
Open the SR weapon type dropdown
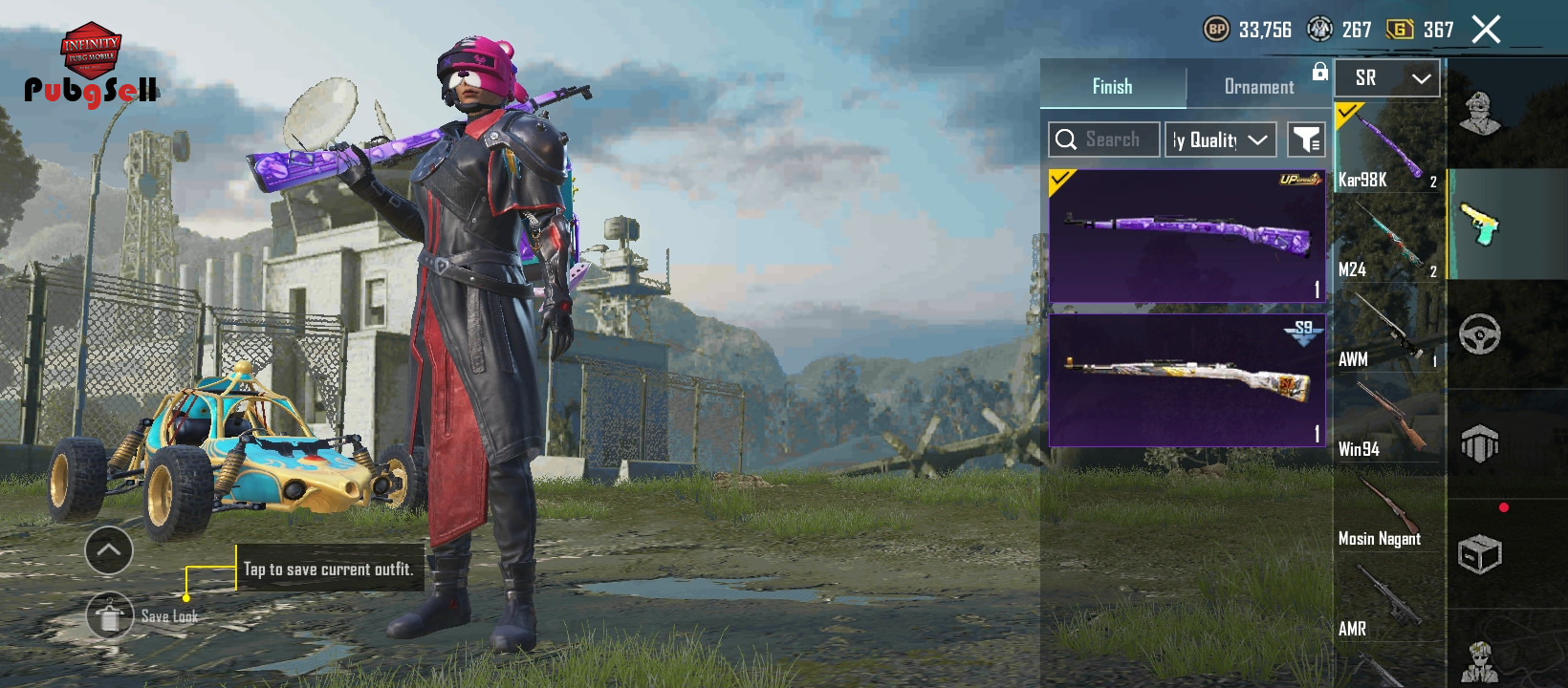[1387, 78]
